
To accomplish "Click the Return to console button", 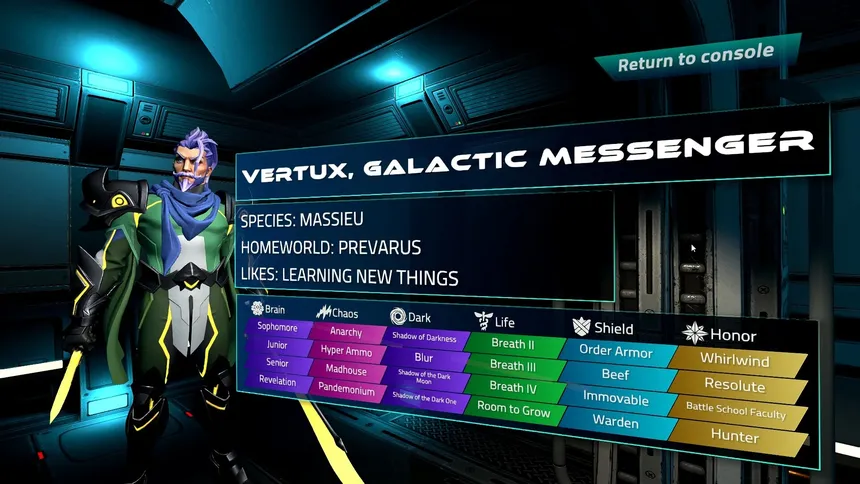I will 695,59.
